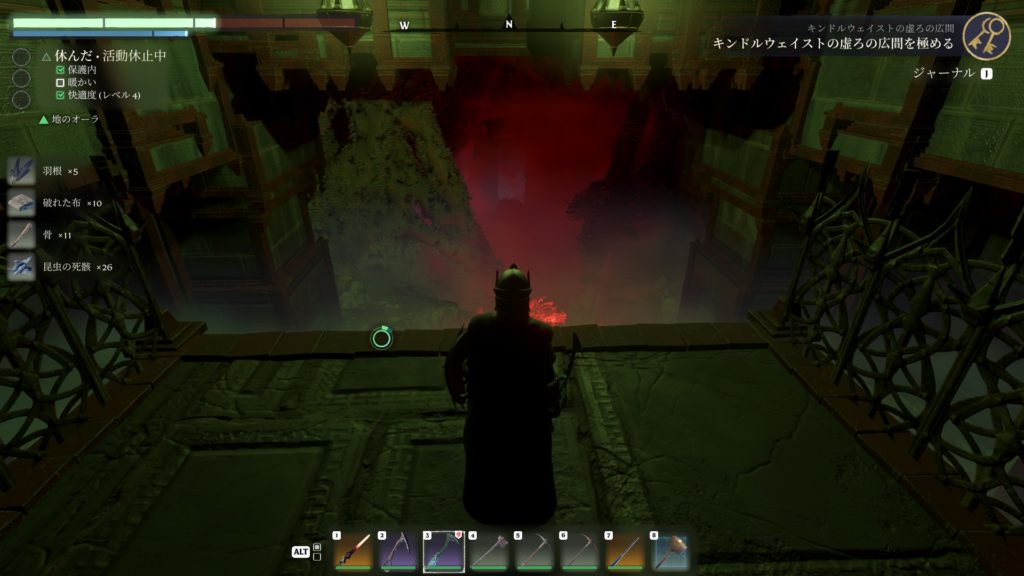
Task: Click the 羽根 feather loot icon
Action: pos(23,171)
